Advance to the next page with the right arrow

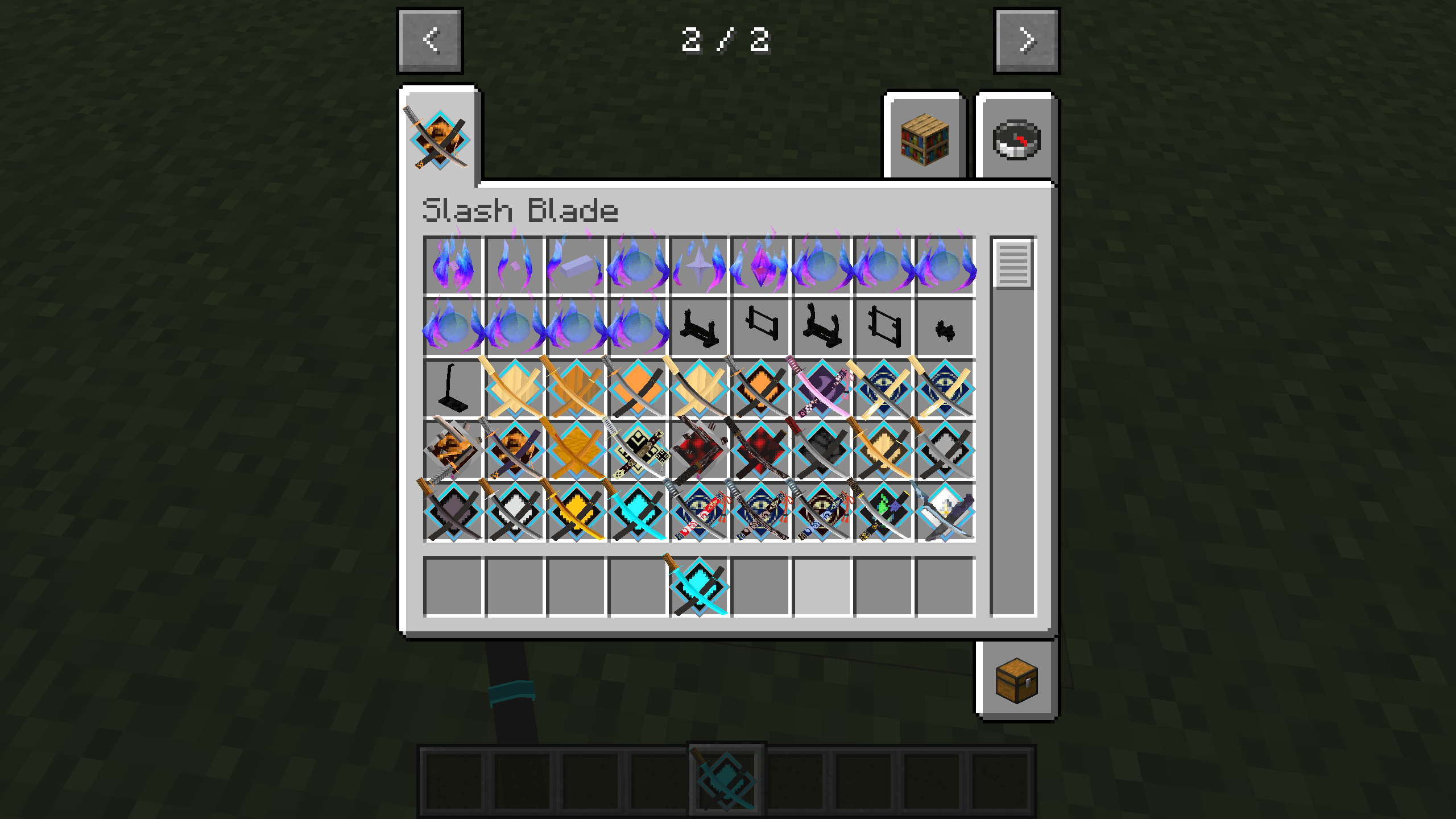pos(1027,40)
